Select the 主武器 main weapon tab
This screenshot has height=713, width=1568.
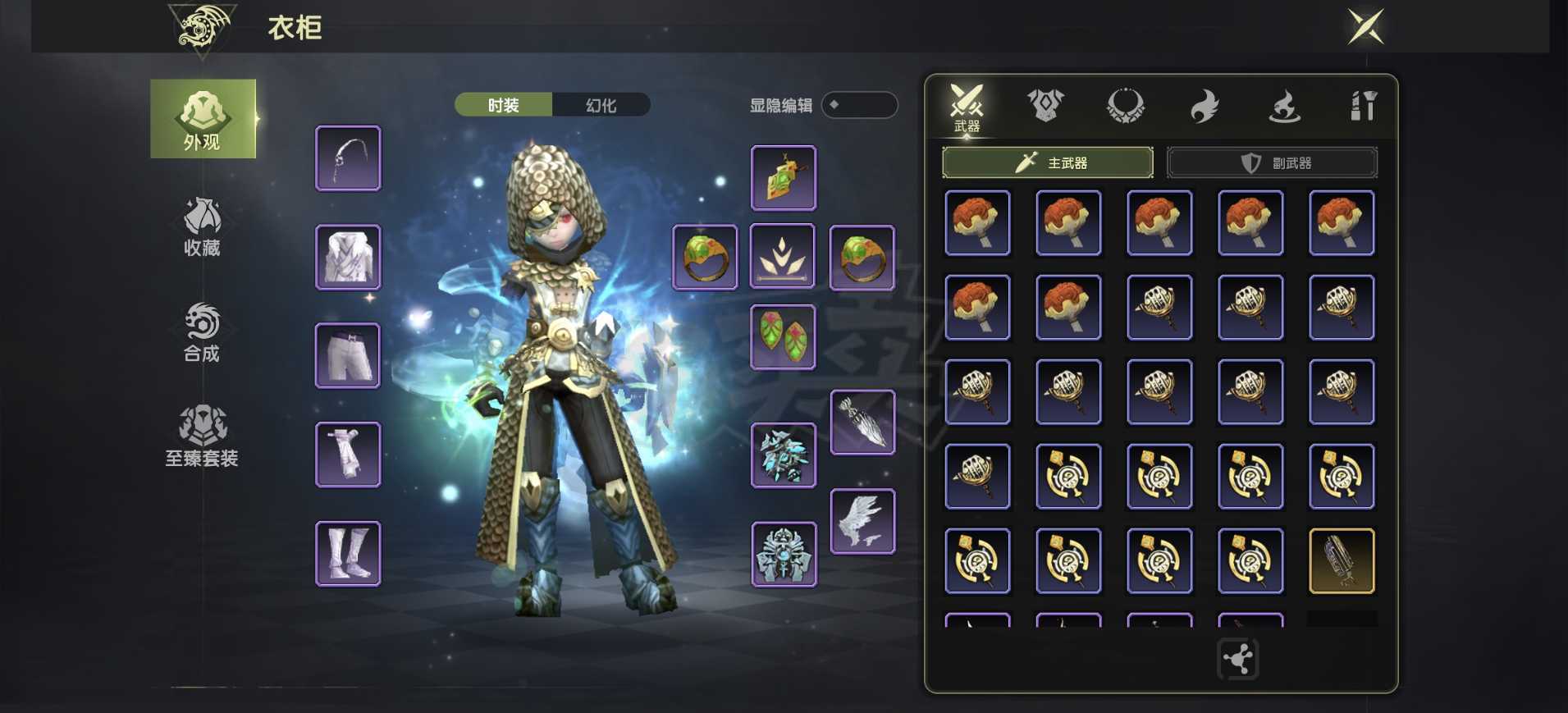pyautogui.click(x=1047, y=162)
